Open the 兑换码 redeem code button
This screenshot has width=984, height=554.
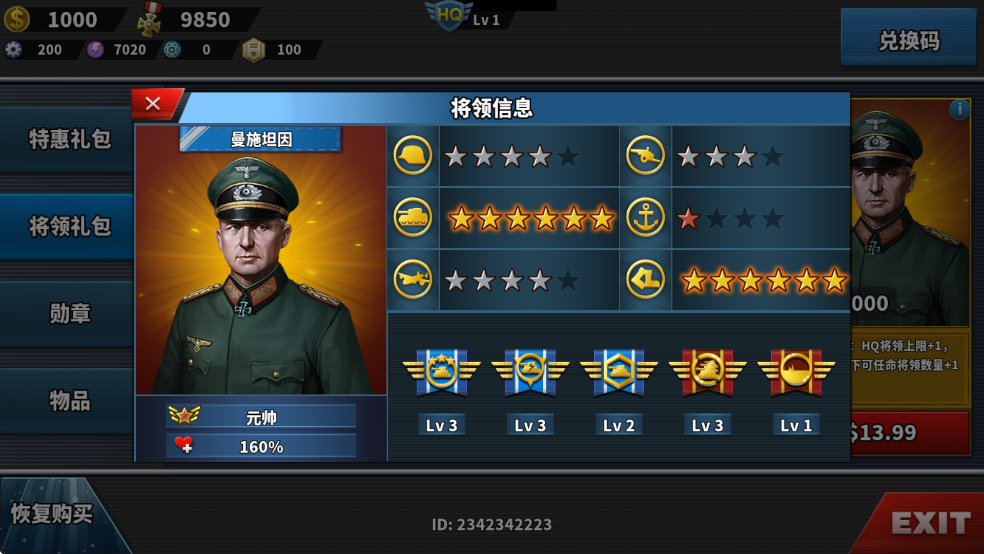[x=908, y=41]
